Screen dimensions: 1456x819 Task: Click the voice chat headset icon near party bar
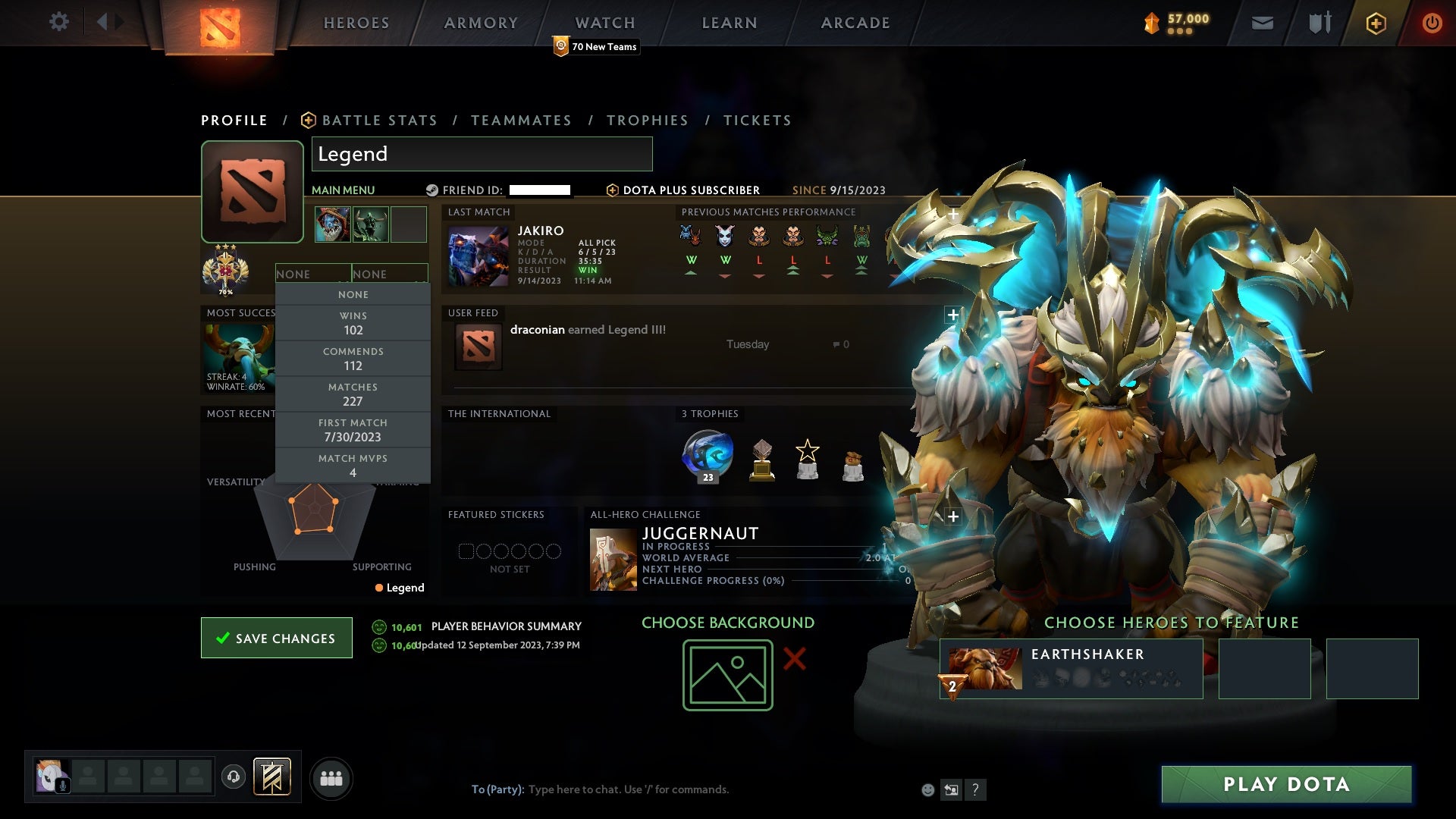tap(233, 777)
